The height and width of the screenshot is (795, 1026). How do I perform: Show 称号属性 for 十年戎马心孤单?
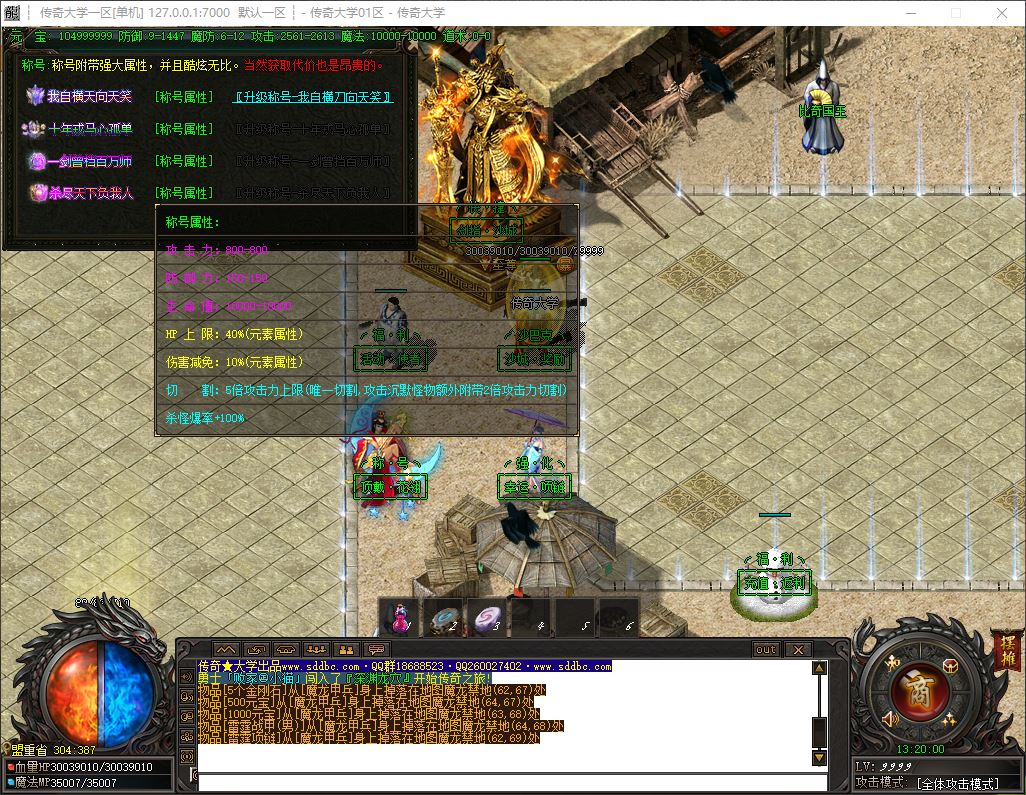184,129
